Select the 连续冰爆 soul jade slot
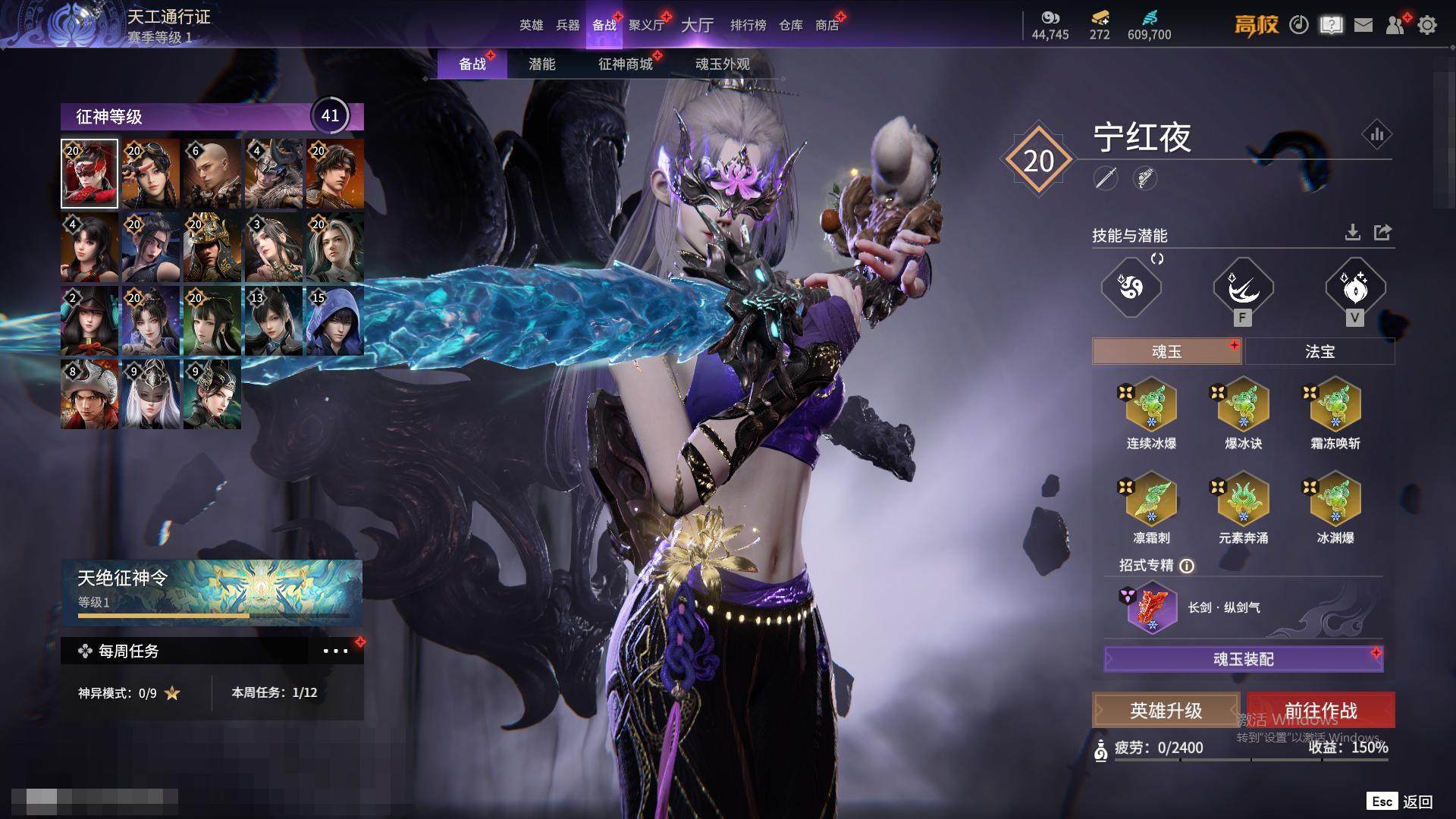The width and height of the screenshot is (1456, 819). [x=1151, y=405]
